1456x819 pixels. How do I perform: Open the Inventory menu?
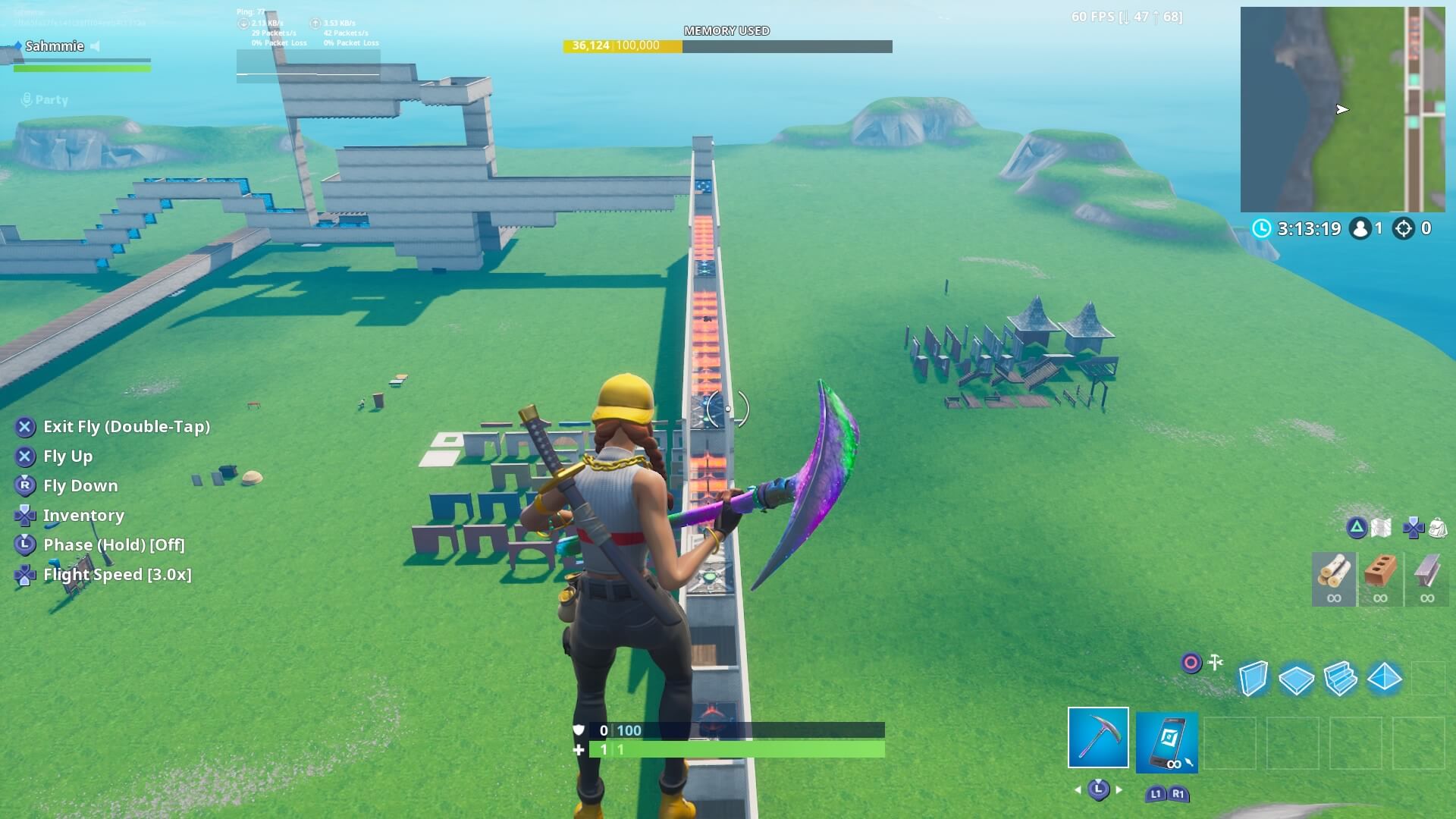(x=83, y=515)
